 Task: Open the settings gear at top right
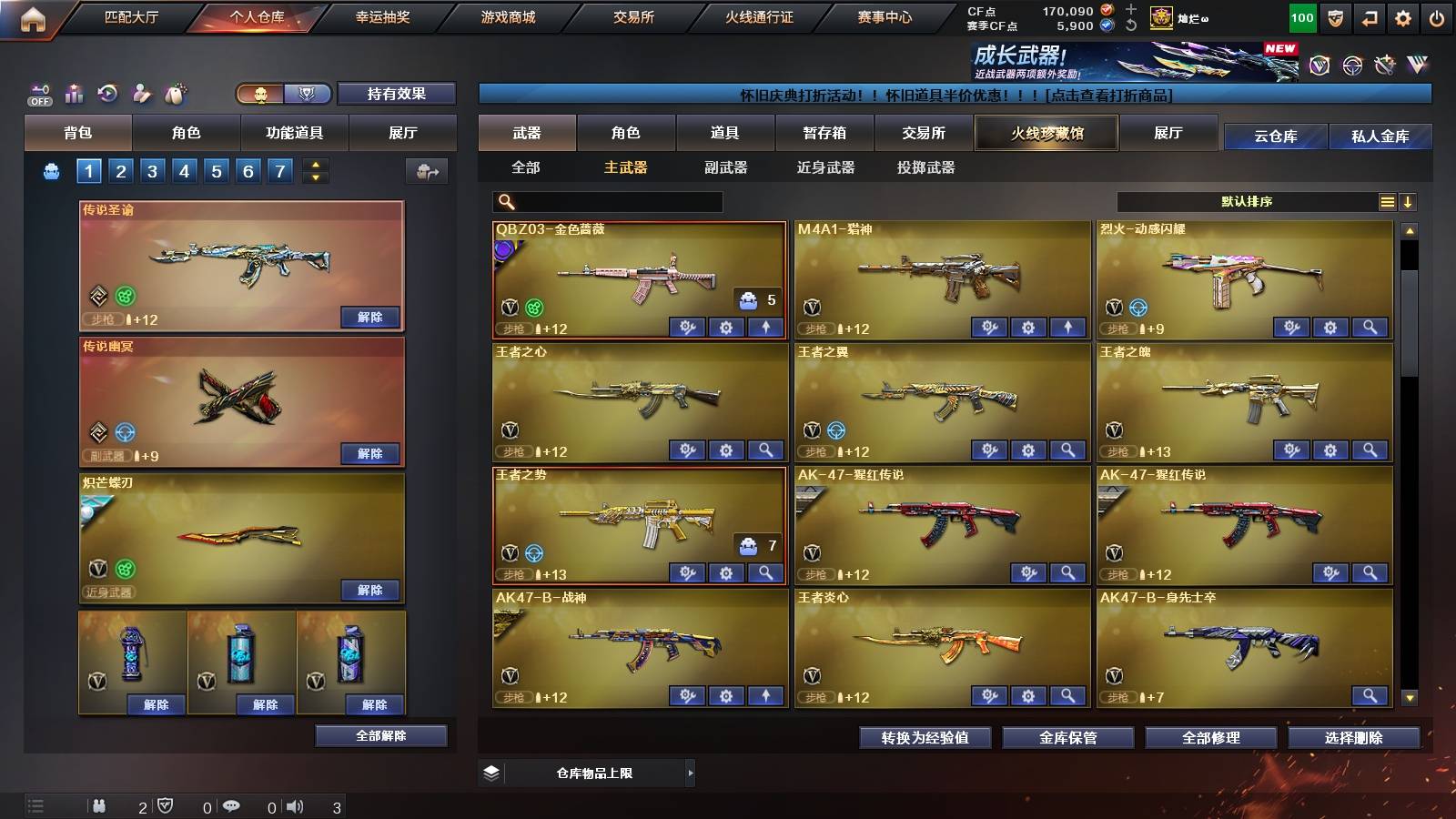[1403, 17]
